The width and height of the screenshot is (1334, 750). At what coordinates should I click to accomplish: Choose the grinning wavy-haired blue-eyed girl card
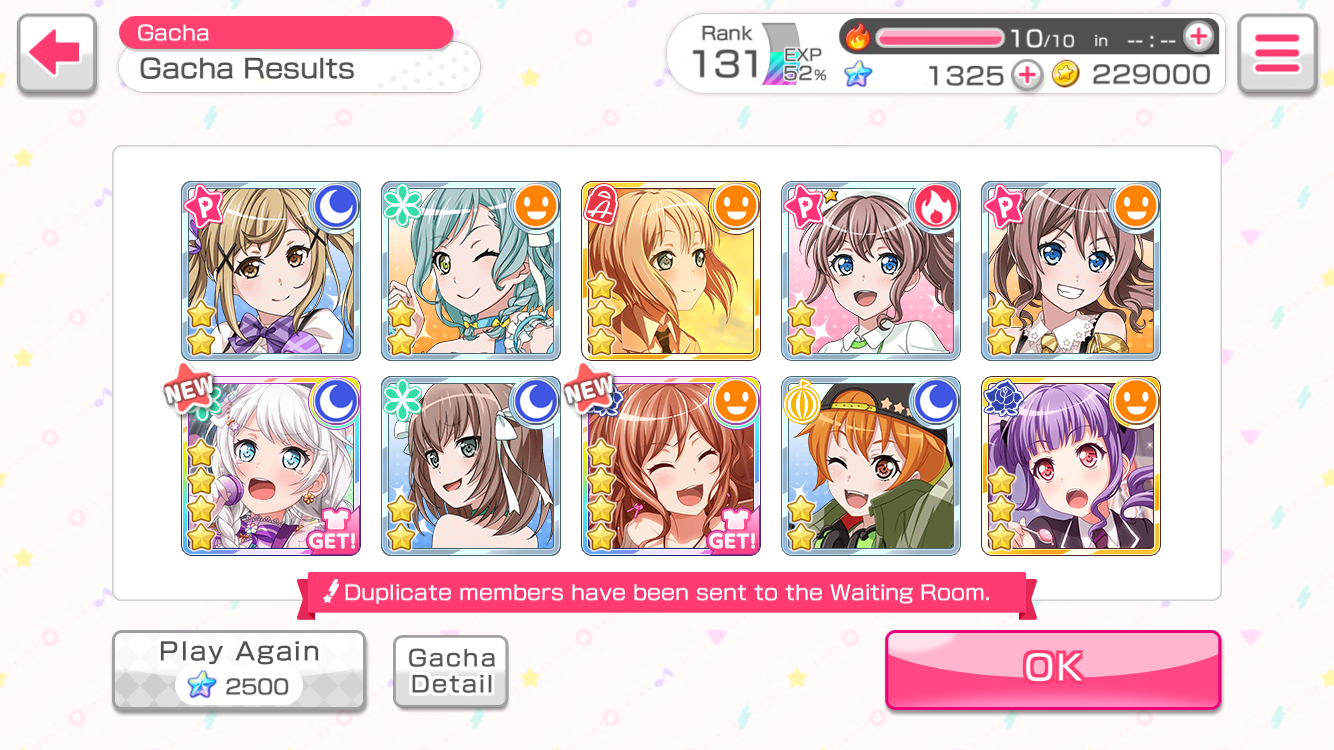click(x=1071, y=271)
